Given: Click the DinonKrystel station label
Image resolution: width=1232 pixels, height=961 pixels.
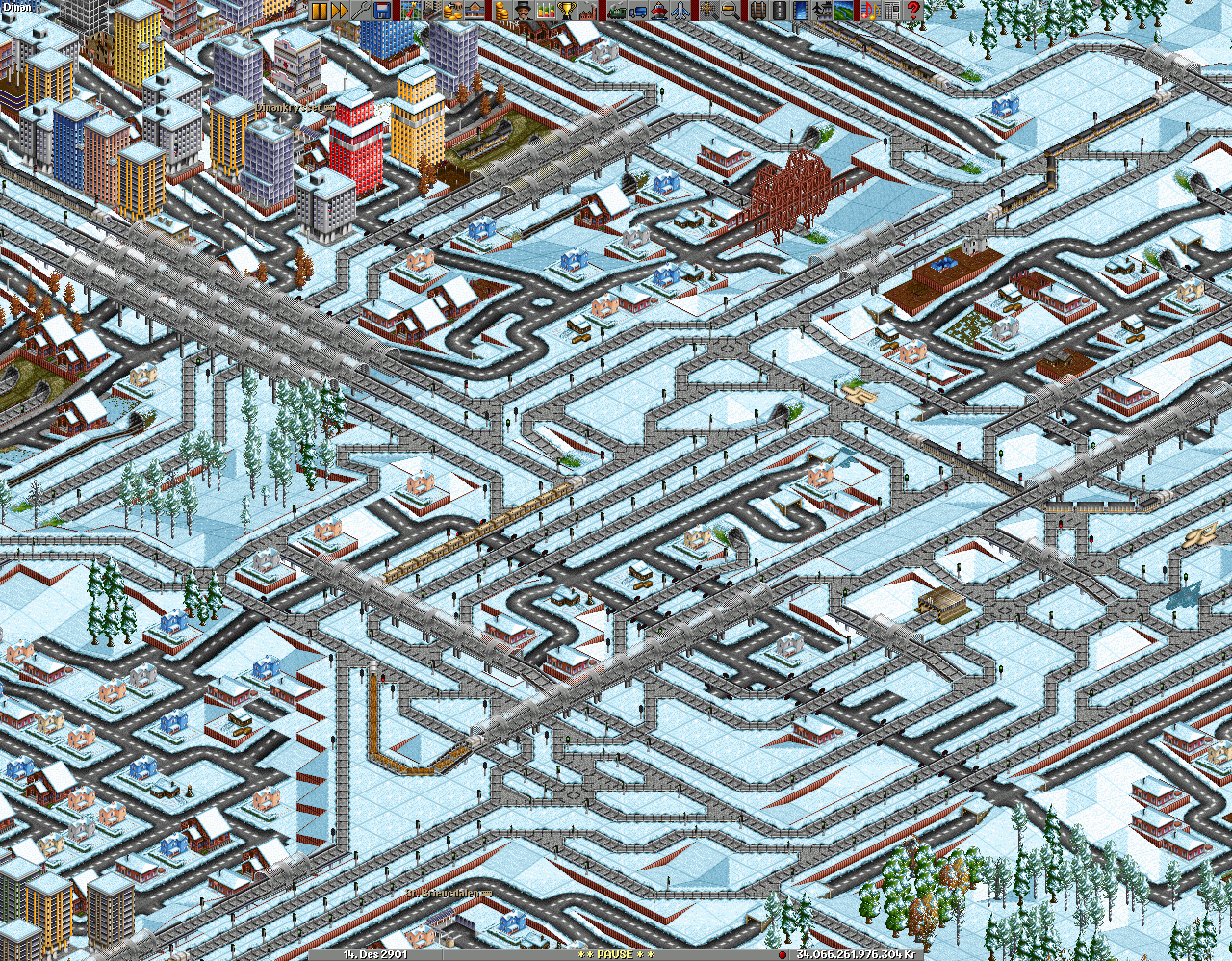Looking at the screenshot, I should (x=294, y=109).
